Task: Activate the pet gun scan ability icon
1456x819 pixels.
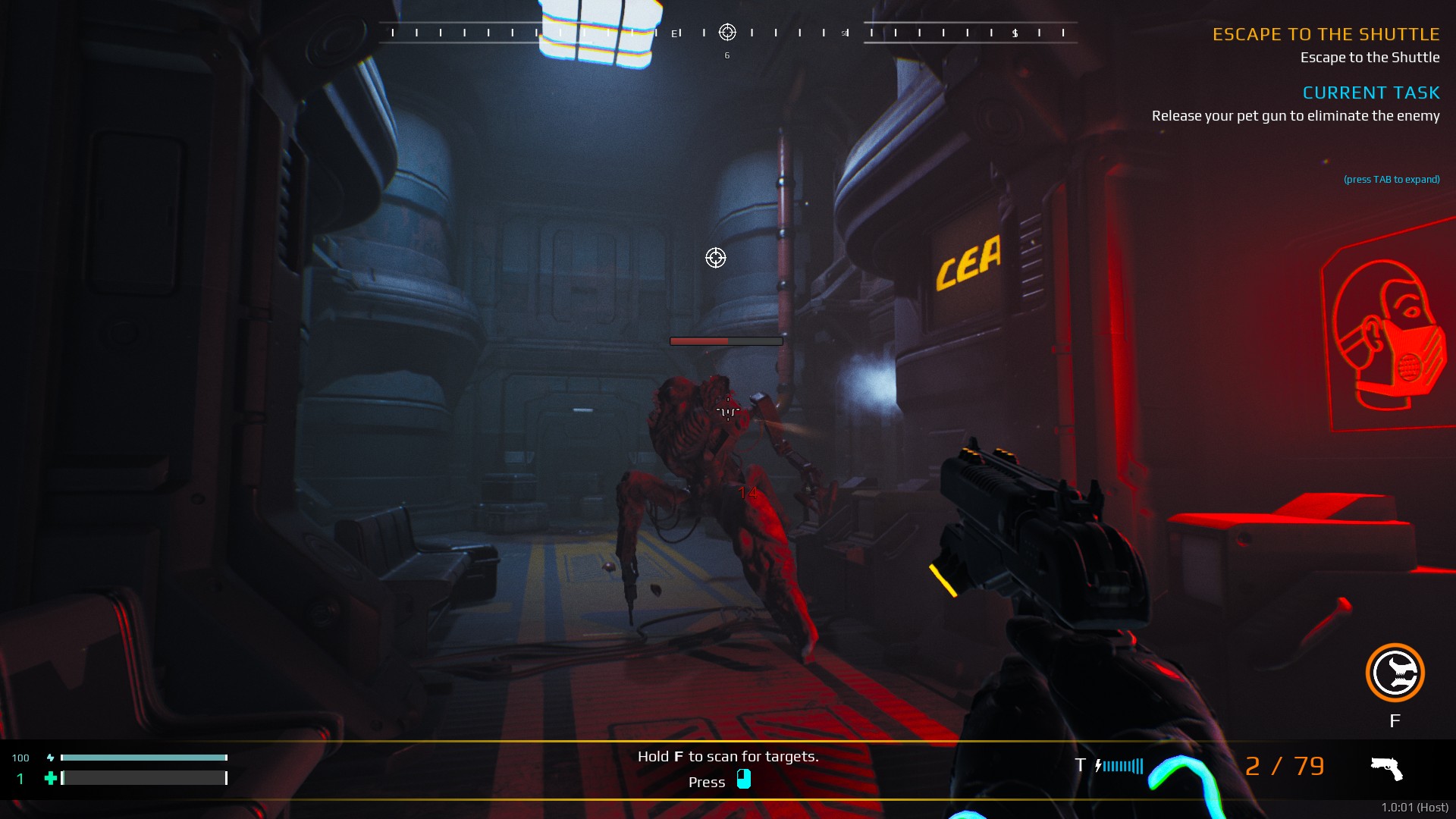Action: [x=1395, y=673]
